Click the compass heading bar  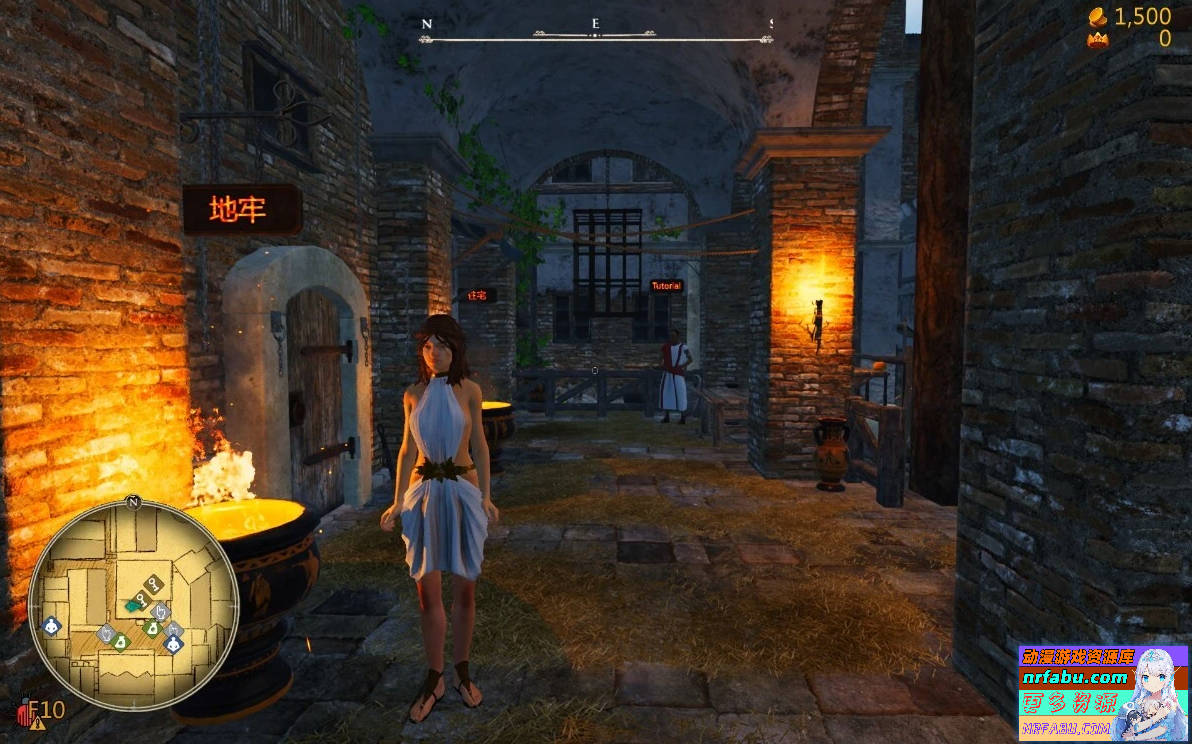[x=596, y=38]
